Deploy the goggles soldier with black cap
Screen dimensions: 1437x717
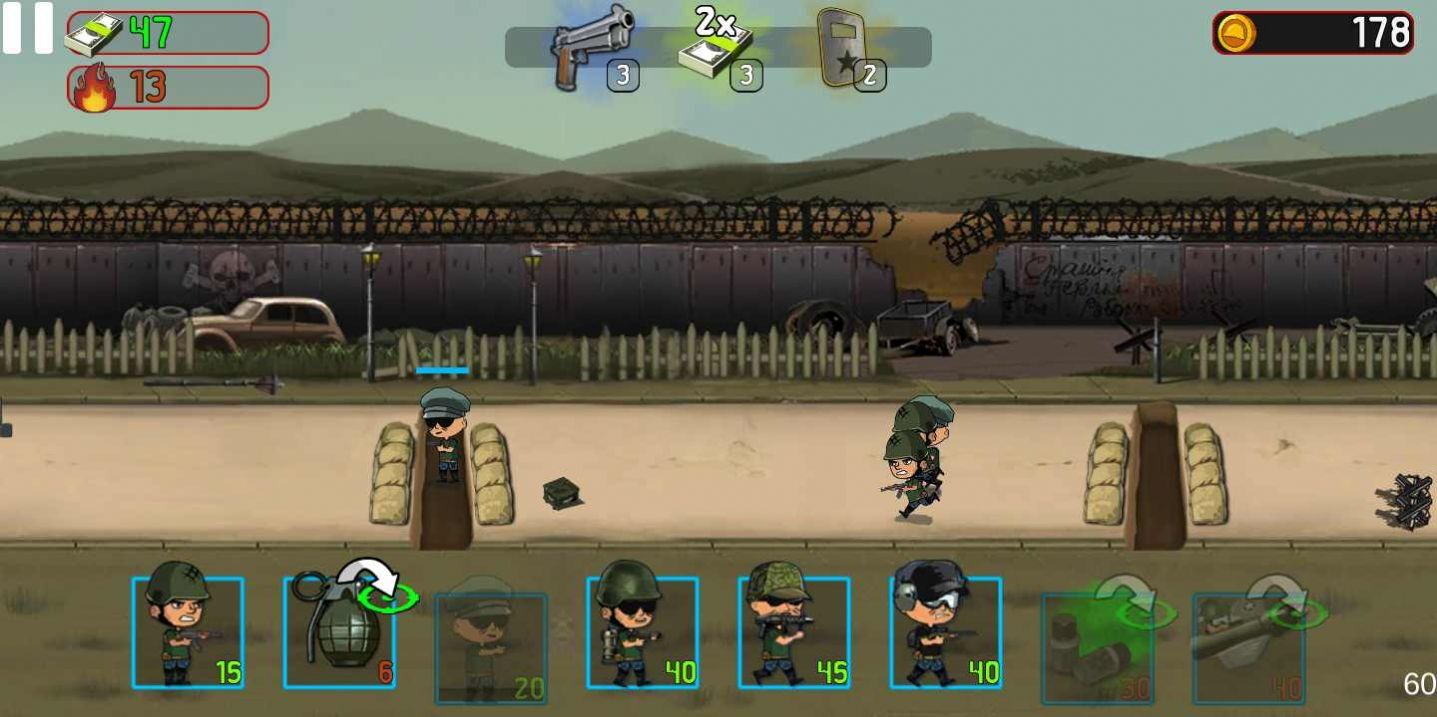click(x=945, y=632)
